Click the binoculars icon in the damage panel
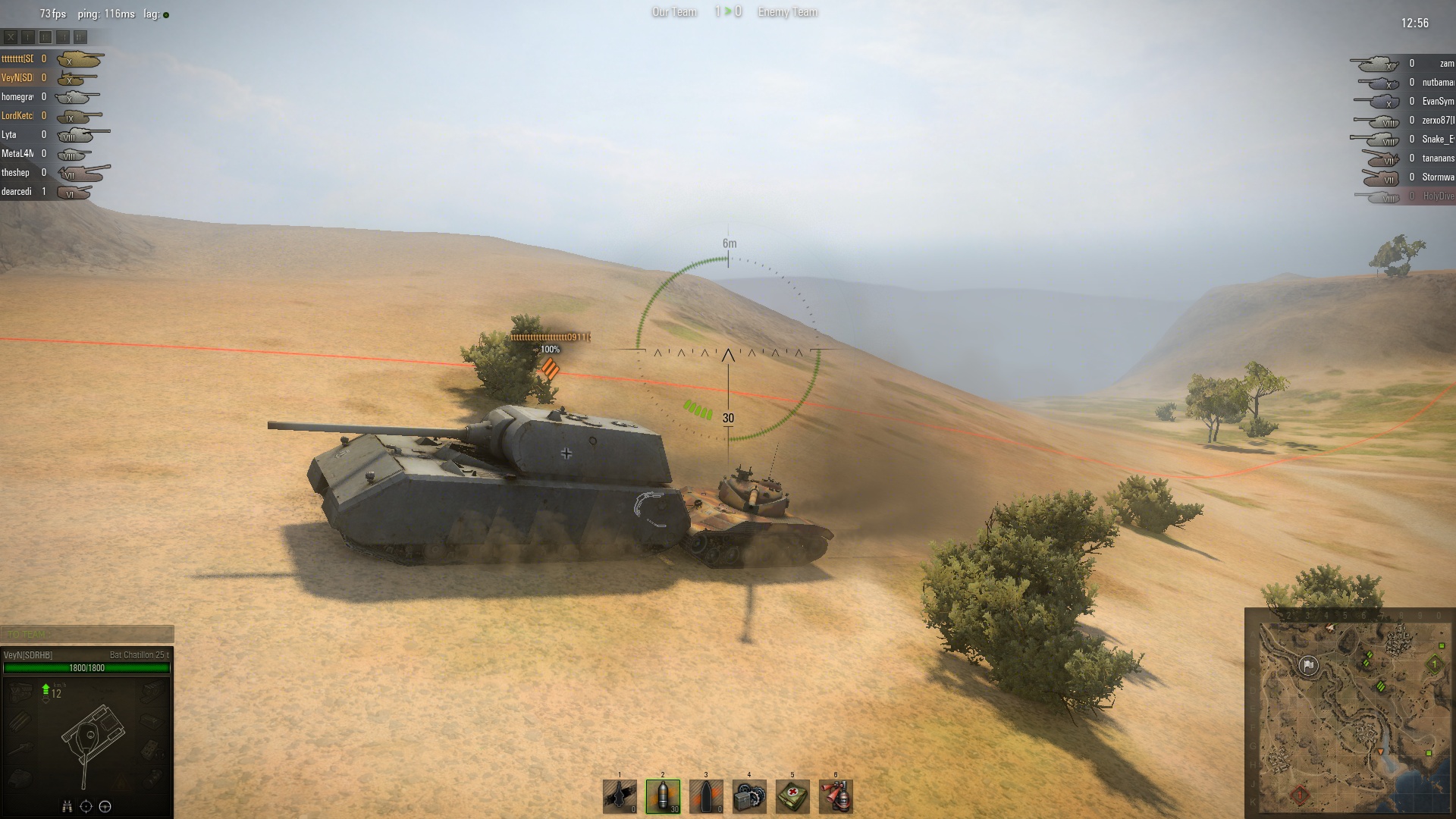The width and height of the screenshot is (1456, 819). pos(67,806)
